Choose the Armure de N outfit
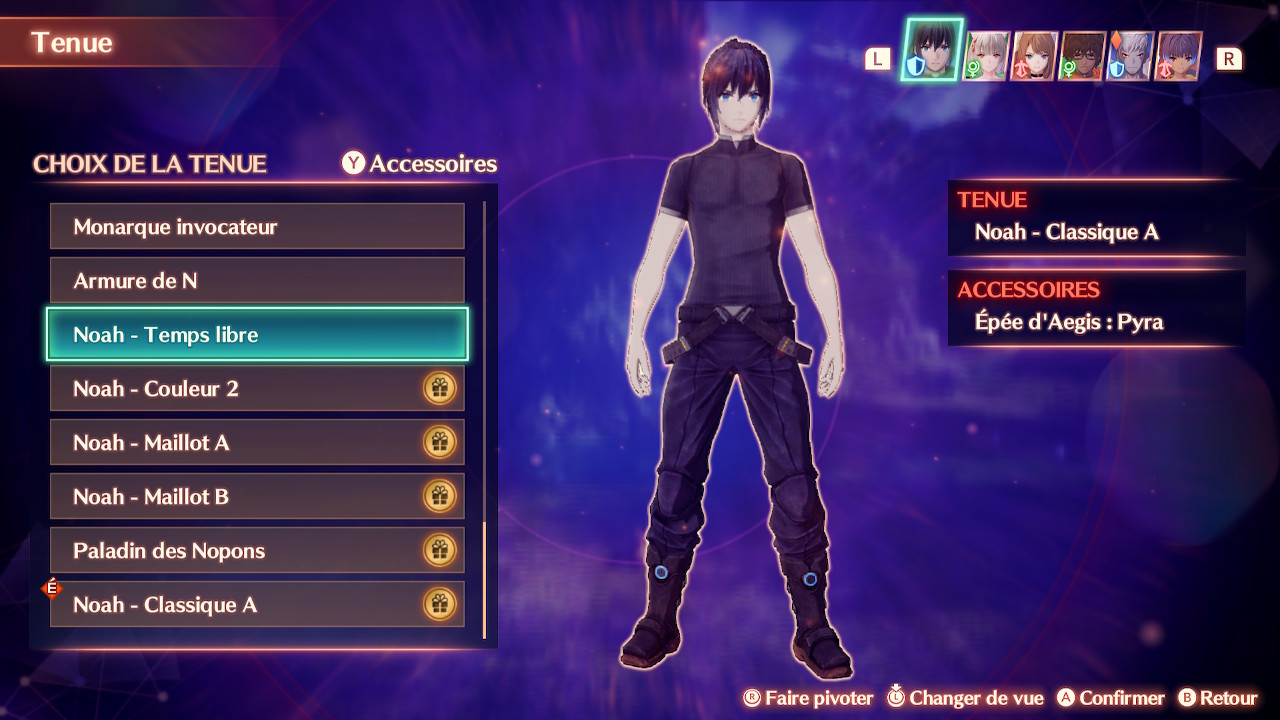 (257, 281)
